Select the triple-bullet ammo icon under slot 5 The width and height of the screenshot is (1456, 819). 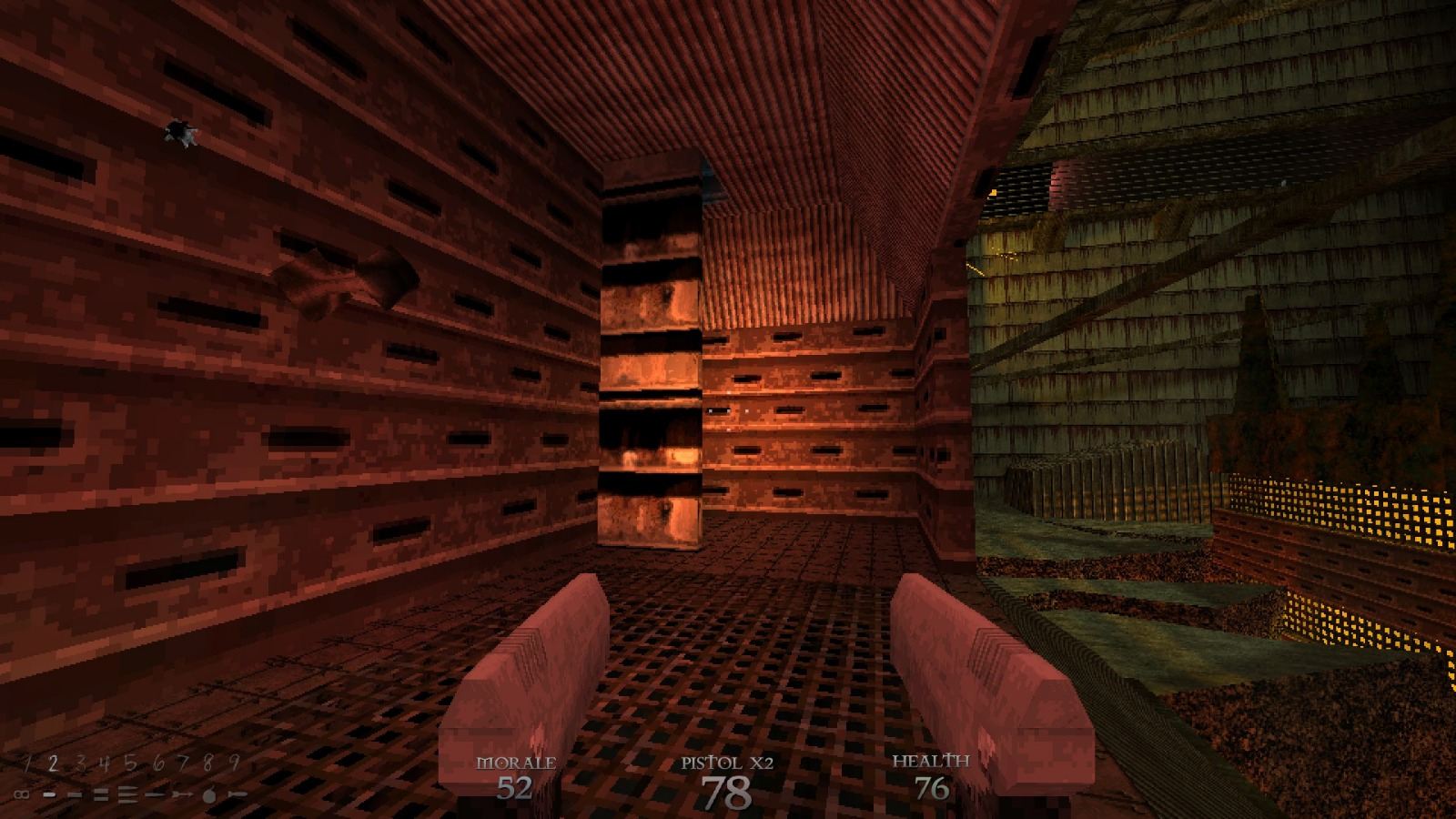point(128,794)
